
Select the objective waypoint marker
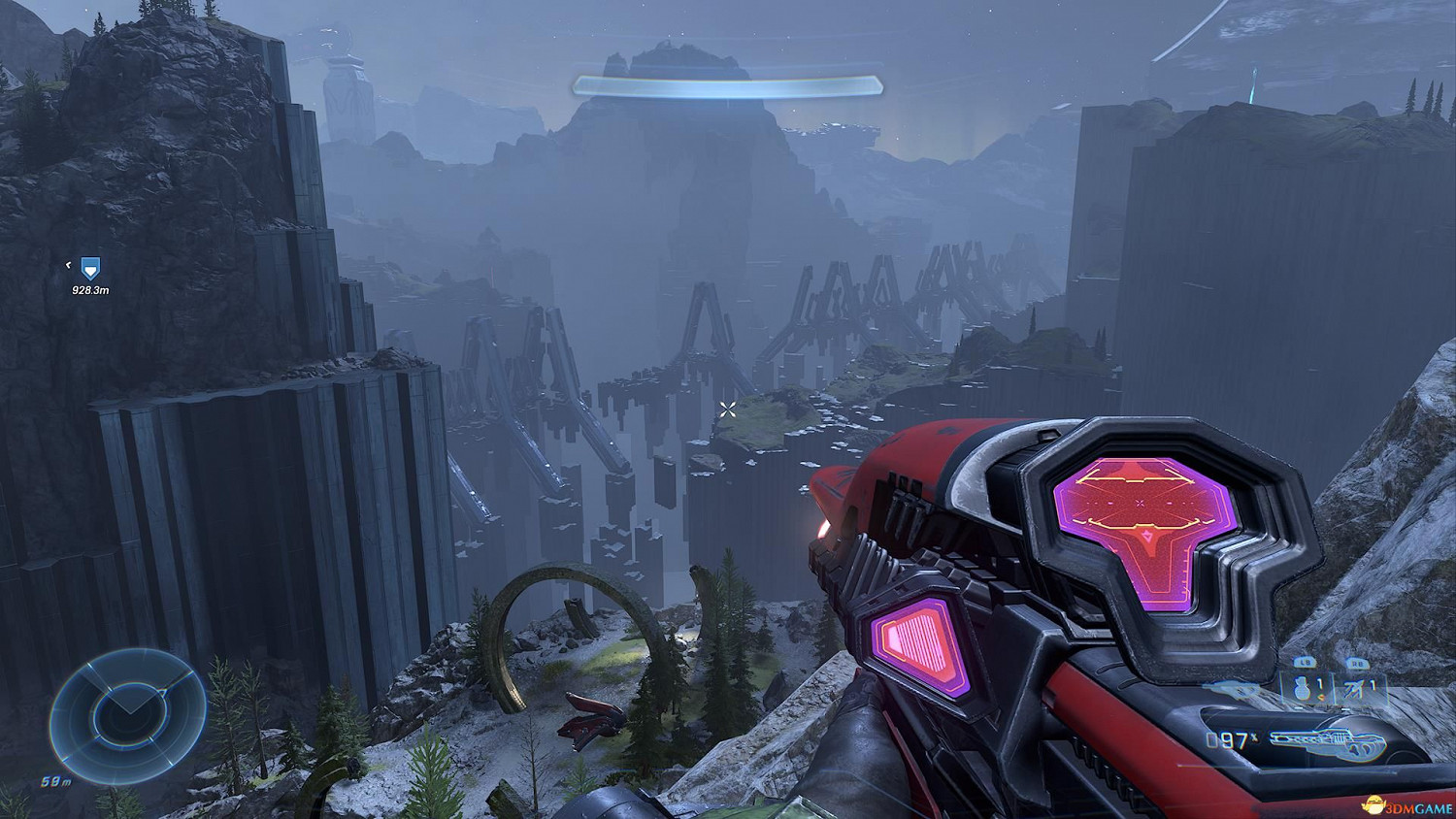(89, 268)
